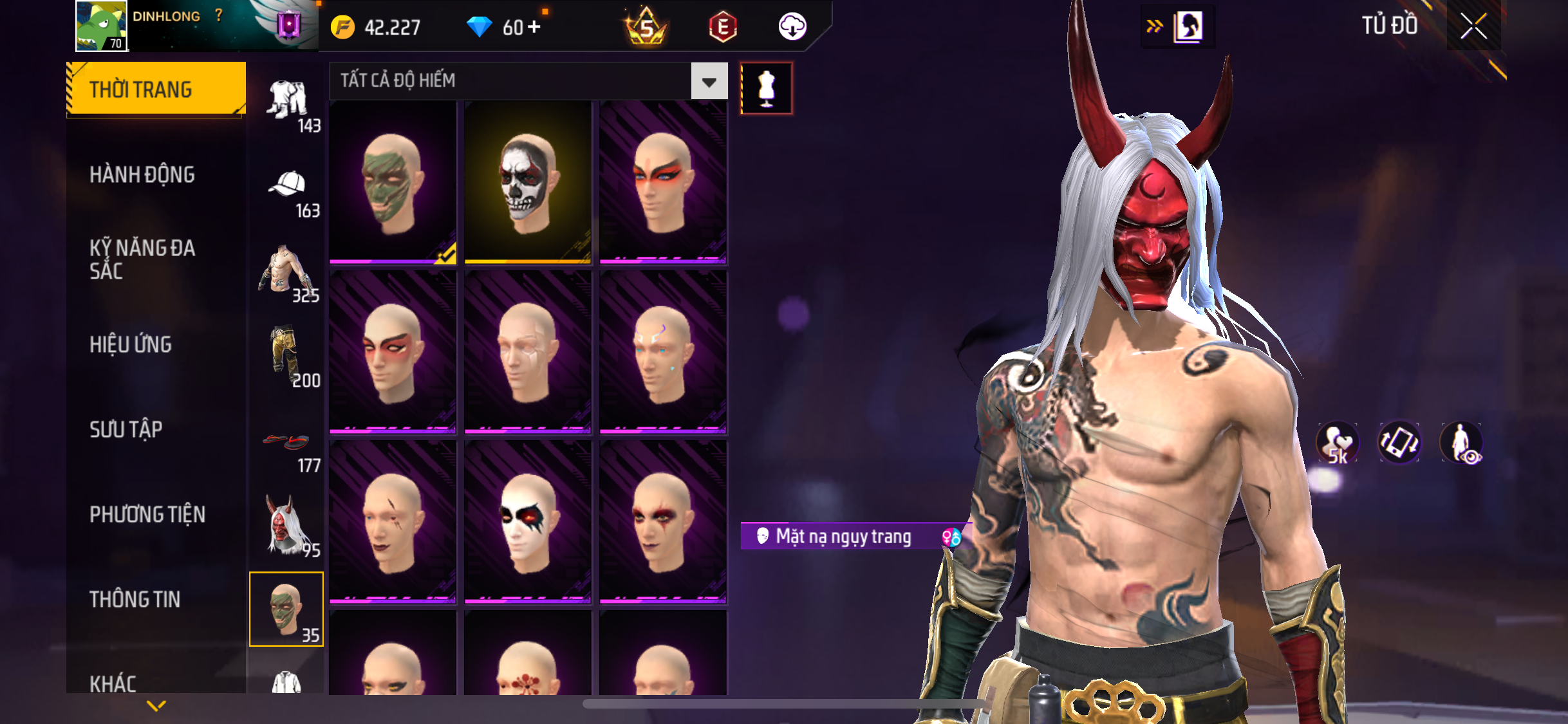Add diamonds with the plus button
Viewport: 1568px width, 724px height.
point(534,27)
